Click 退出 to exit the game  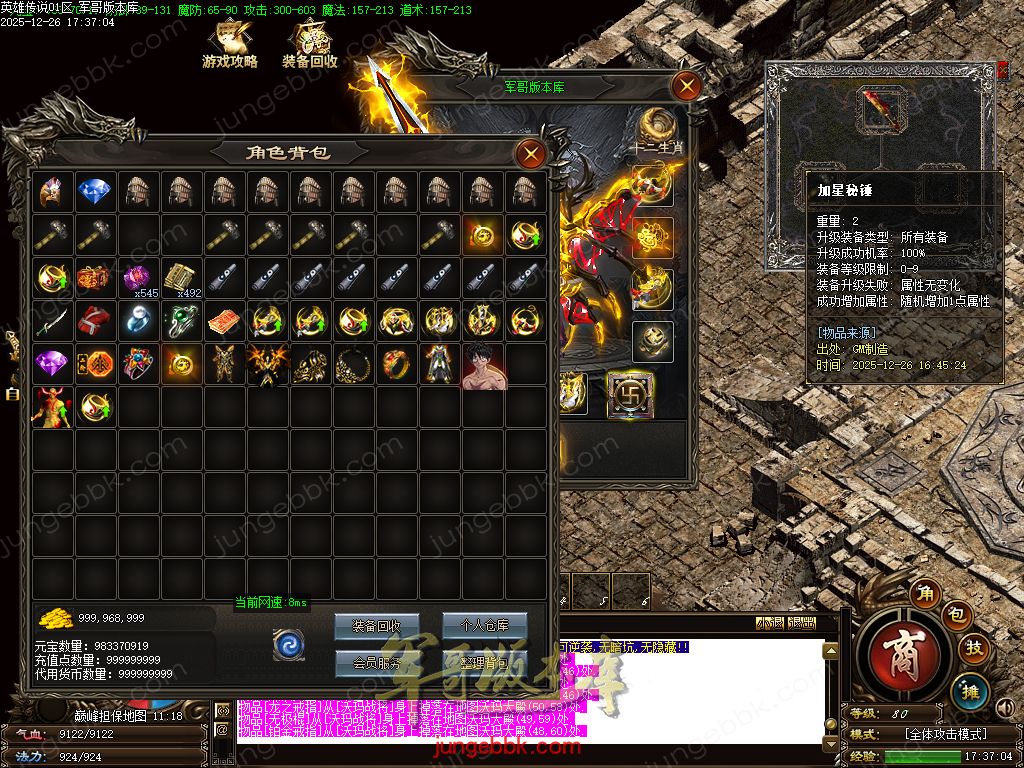pos(802,623)
